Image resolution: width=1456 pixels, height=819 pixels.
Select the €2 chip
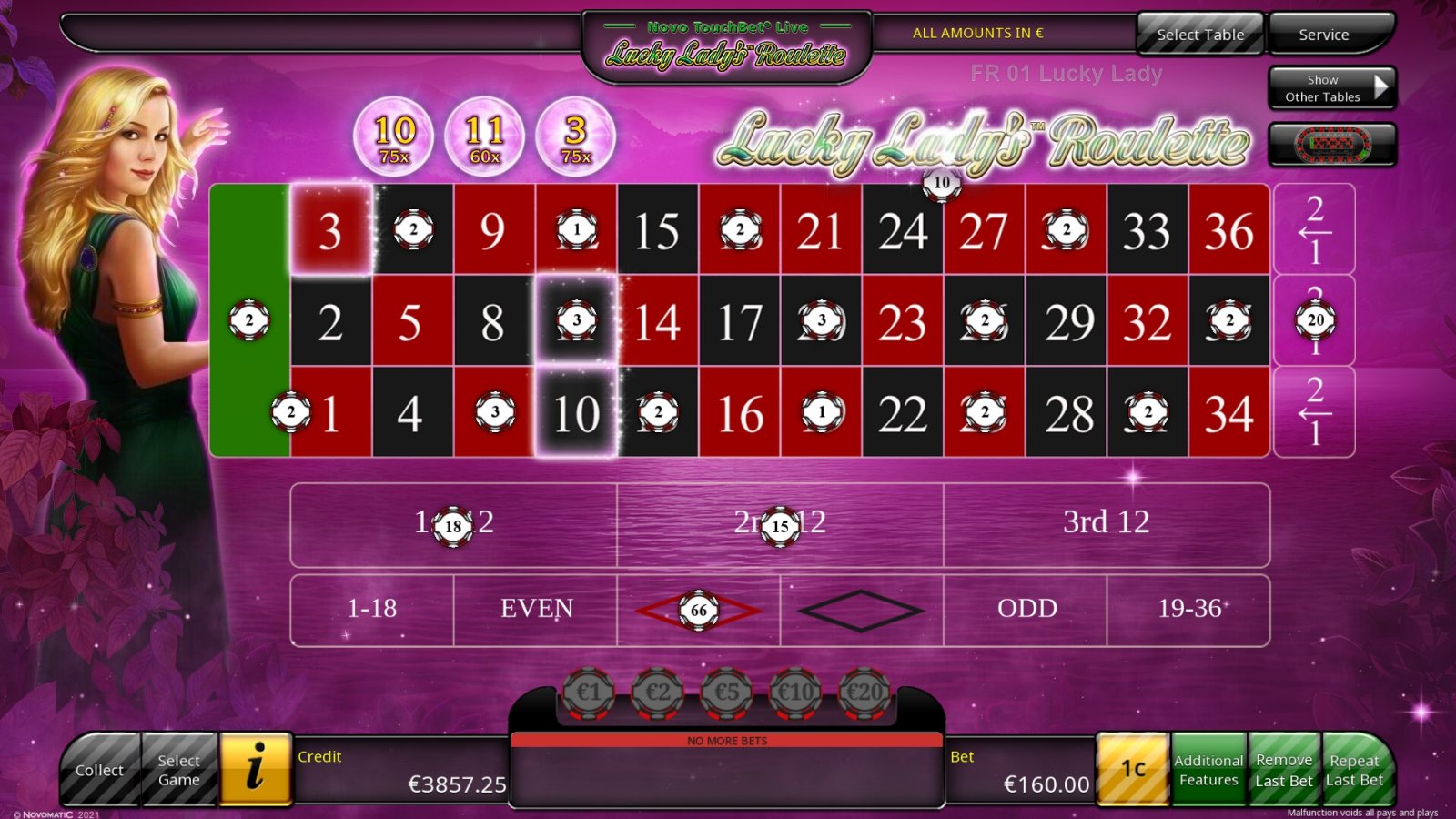[x=658, y=692]
